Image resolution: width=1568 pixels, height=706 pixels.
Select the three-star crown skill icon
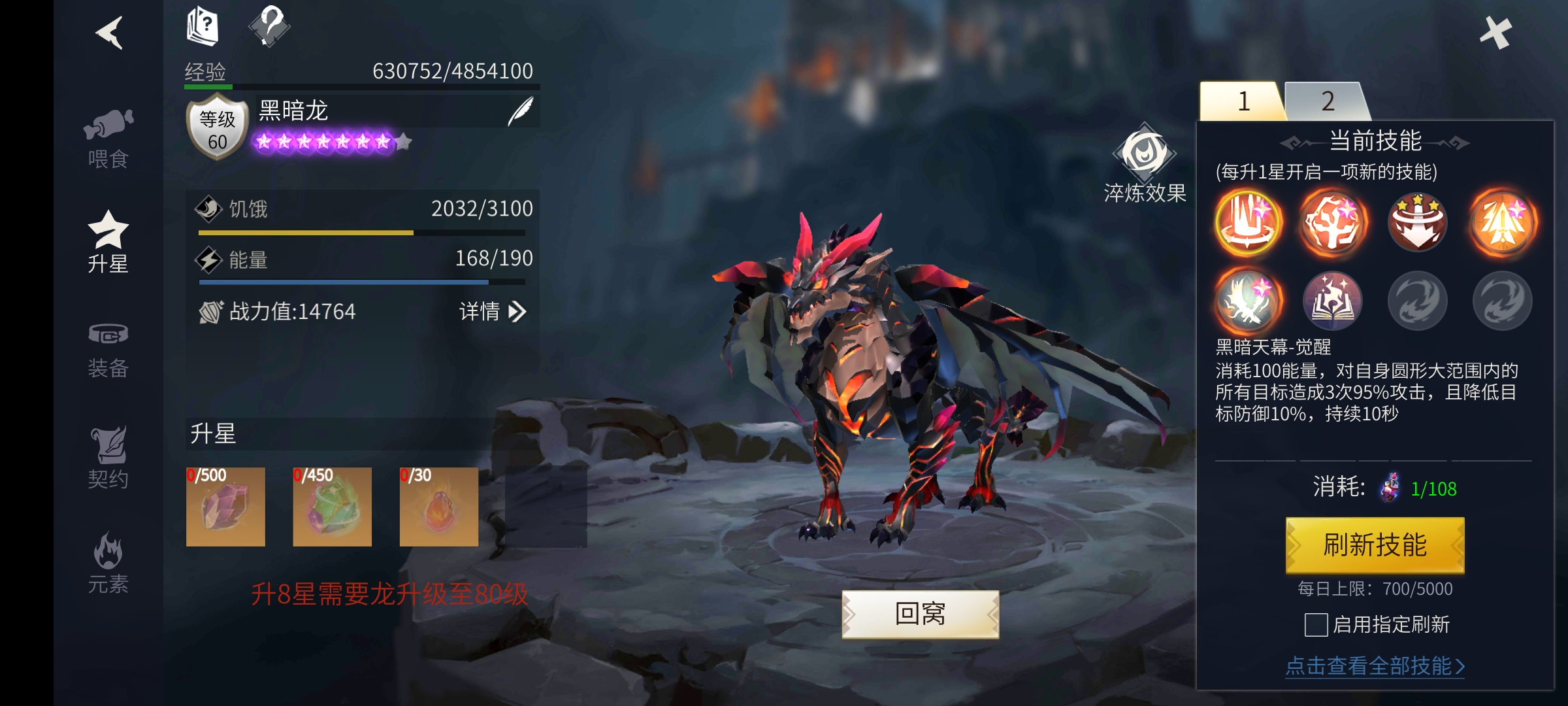click(x=1418, y=222)
